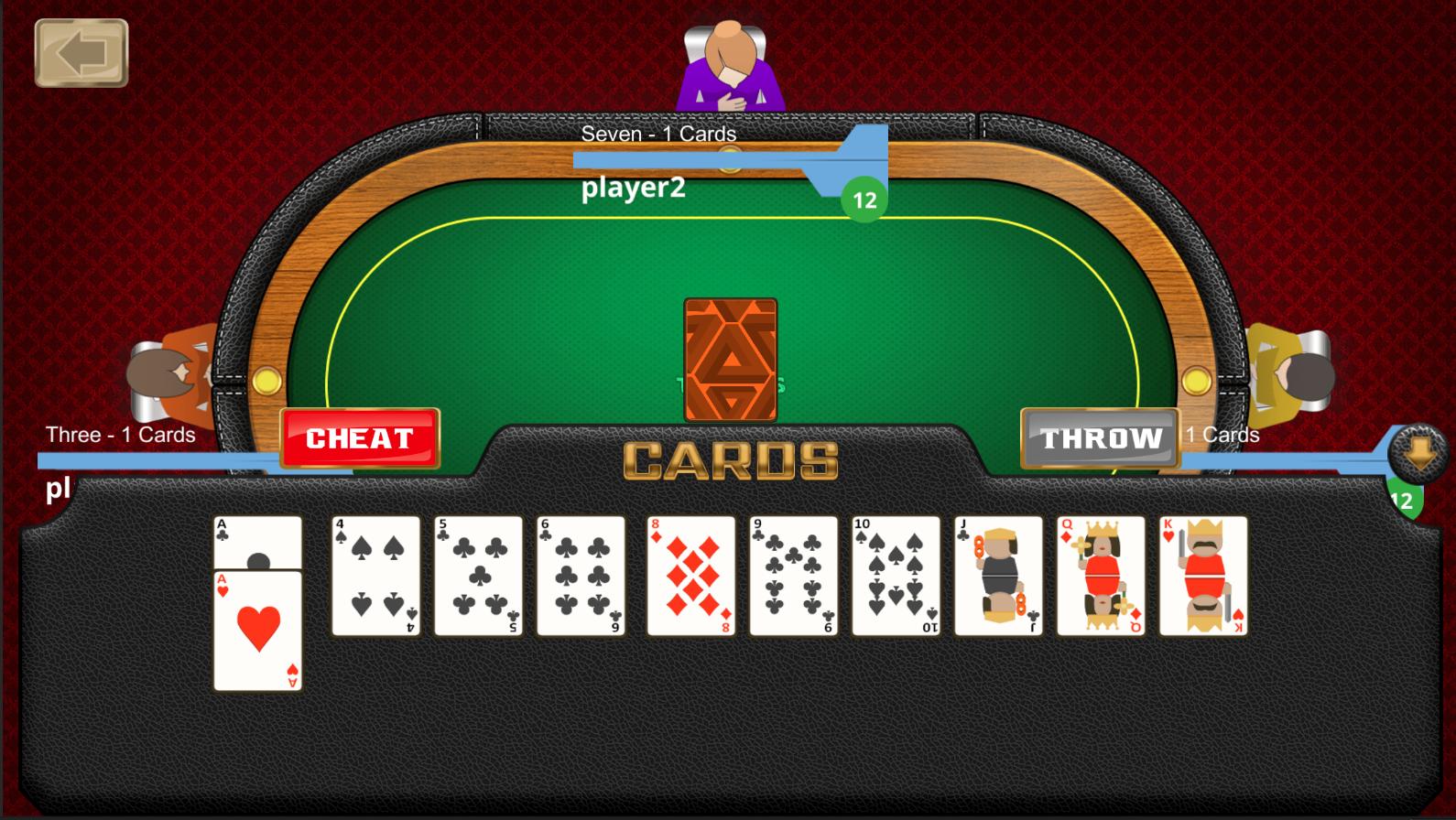Screen dimensions: 1456x820
Task: Select the Ten of Spades card
Action: pyautogui.click(x=895, y=577)
